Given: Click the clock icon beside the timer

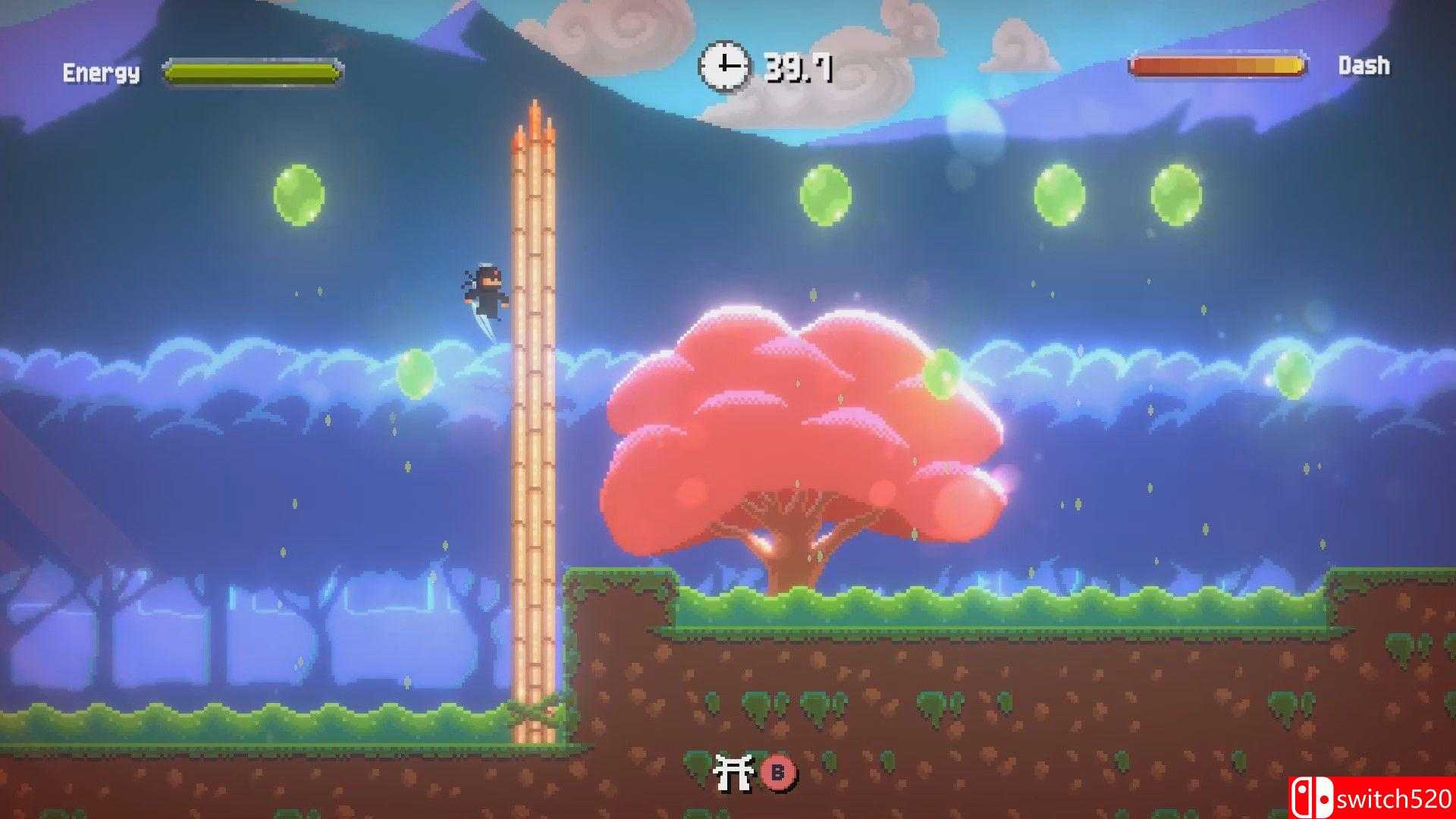Looking at the screenshot, I should click(726, 66).
